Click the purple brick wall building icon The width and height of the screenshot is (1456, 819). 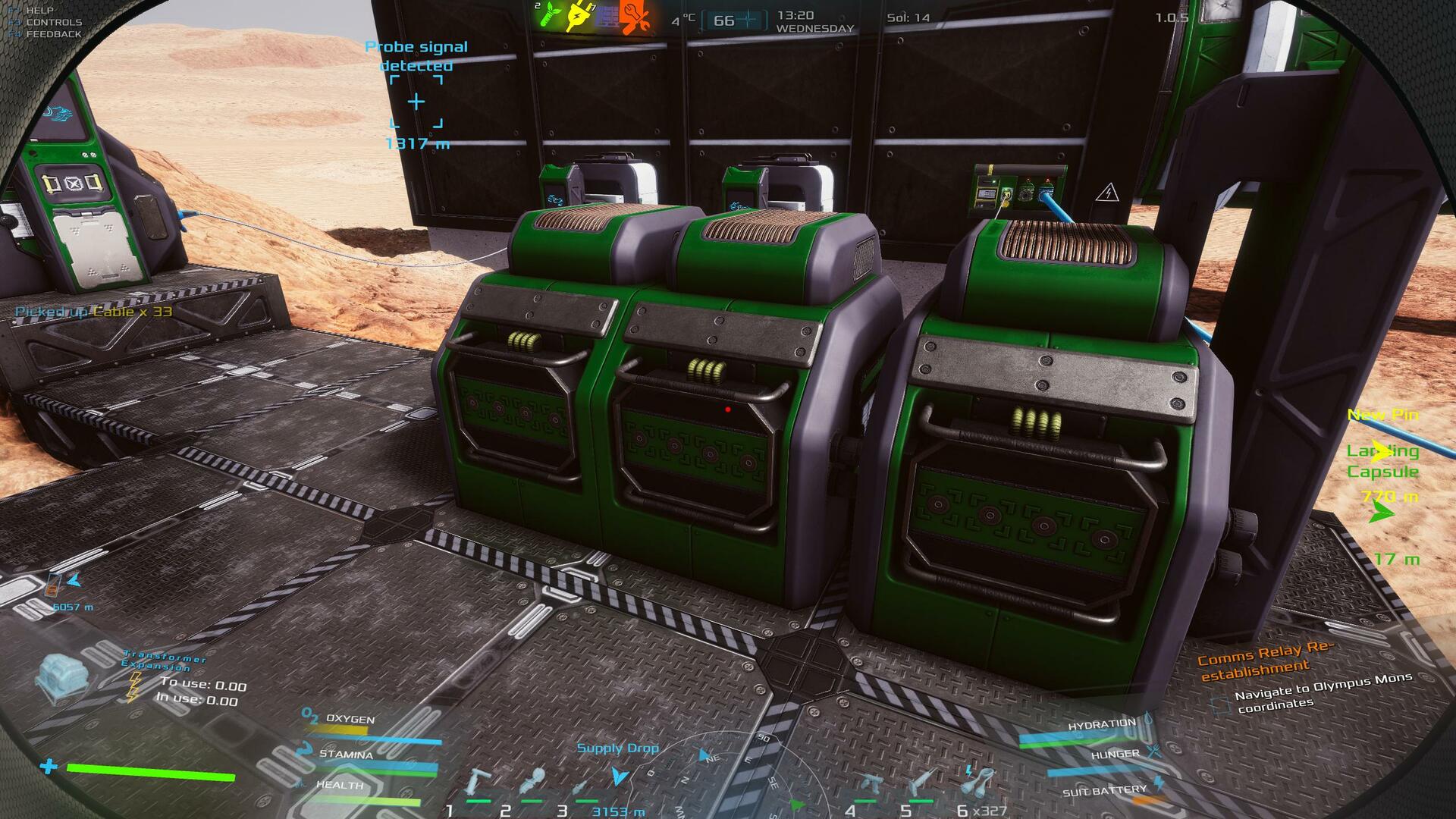tap(606, 16)
